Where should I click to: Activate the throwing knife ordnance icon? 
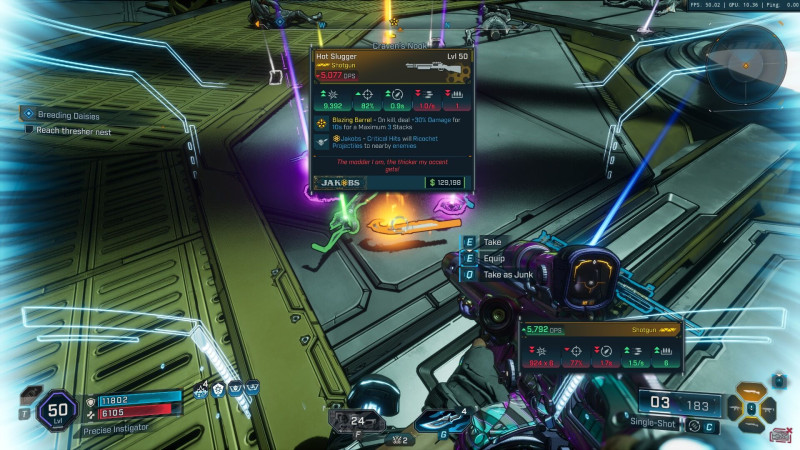pos(438,423)
